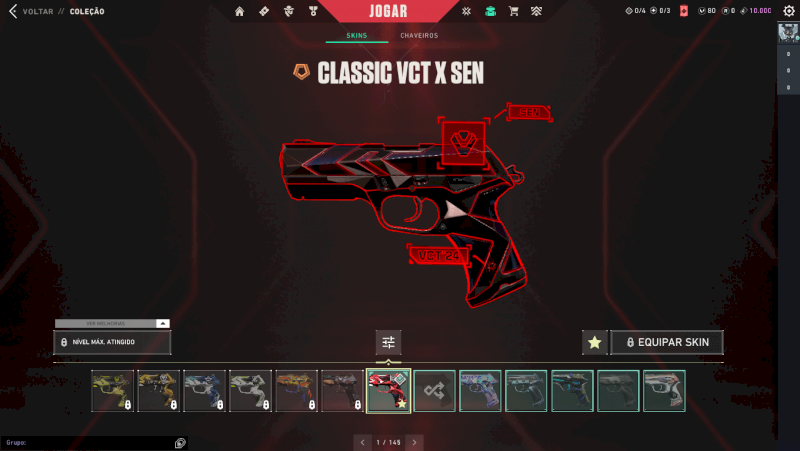
Task: Click the player avatar in the side panel
Action: [787, 33]
